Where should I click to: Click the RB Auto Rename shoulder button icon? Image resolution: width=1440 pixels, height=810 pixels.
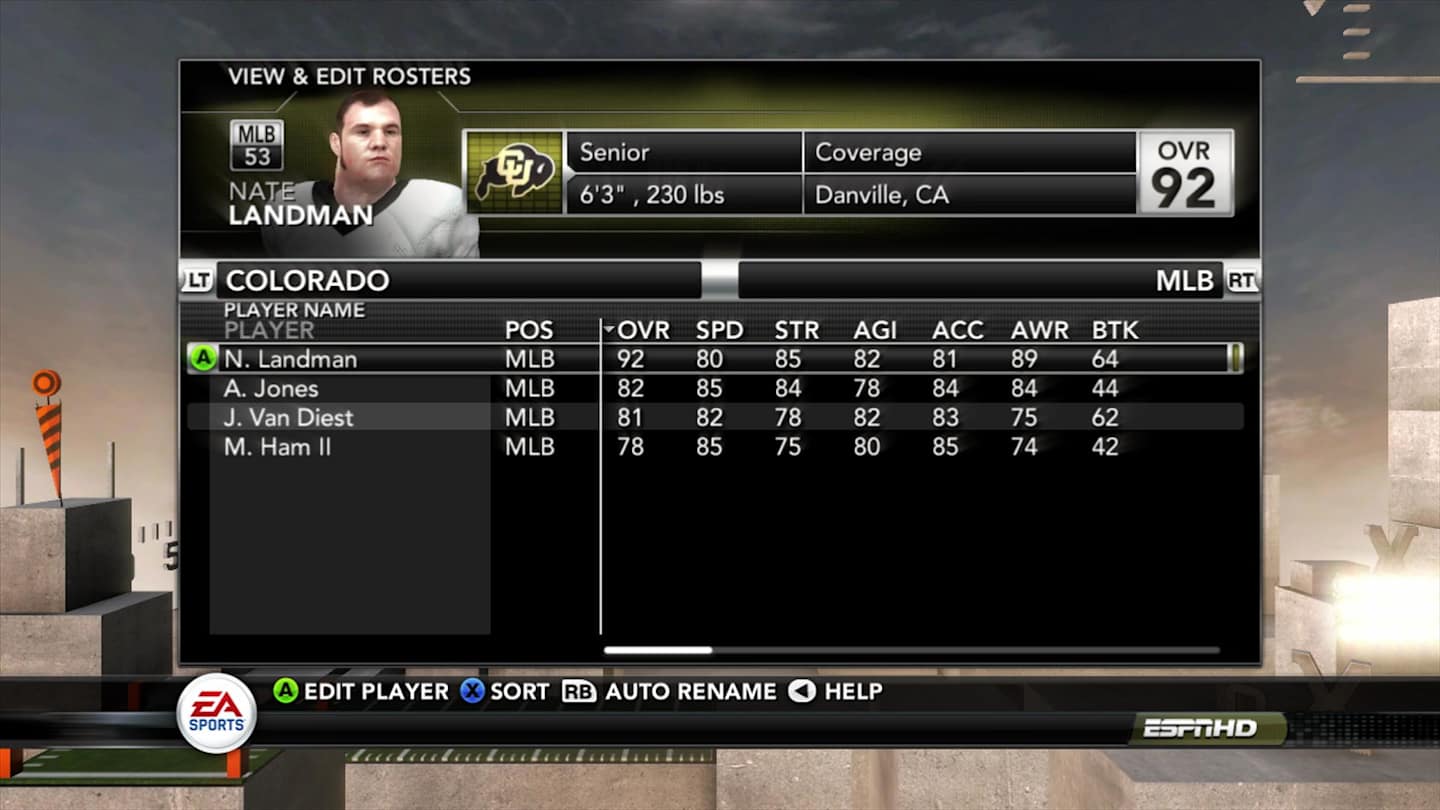580,691
